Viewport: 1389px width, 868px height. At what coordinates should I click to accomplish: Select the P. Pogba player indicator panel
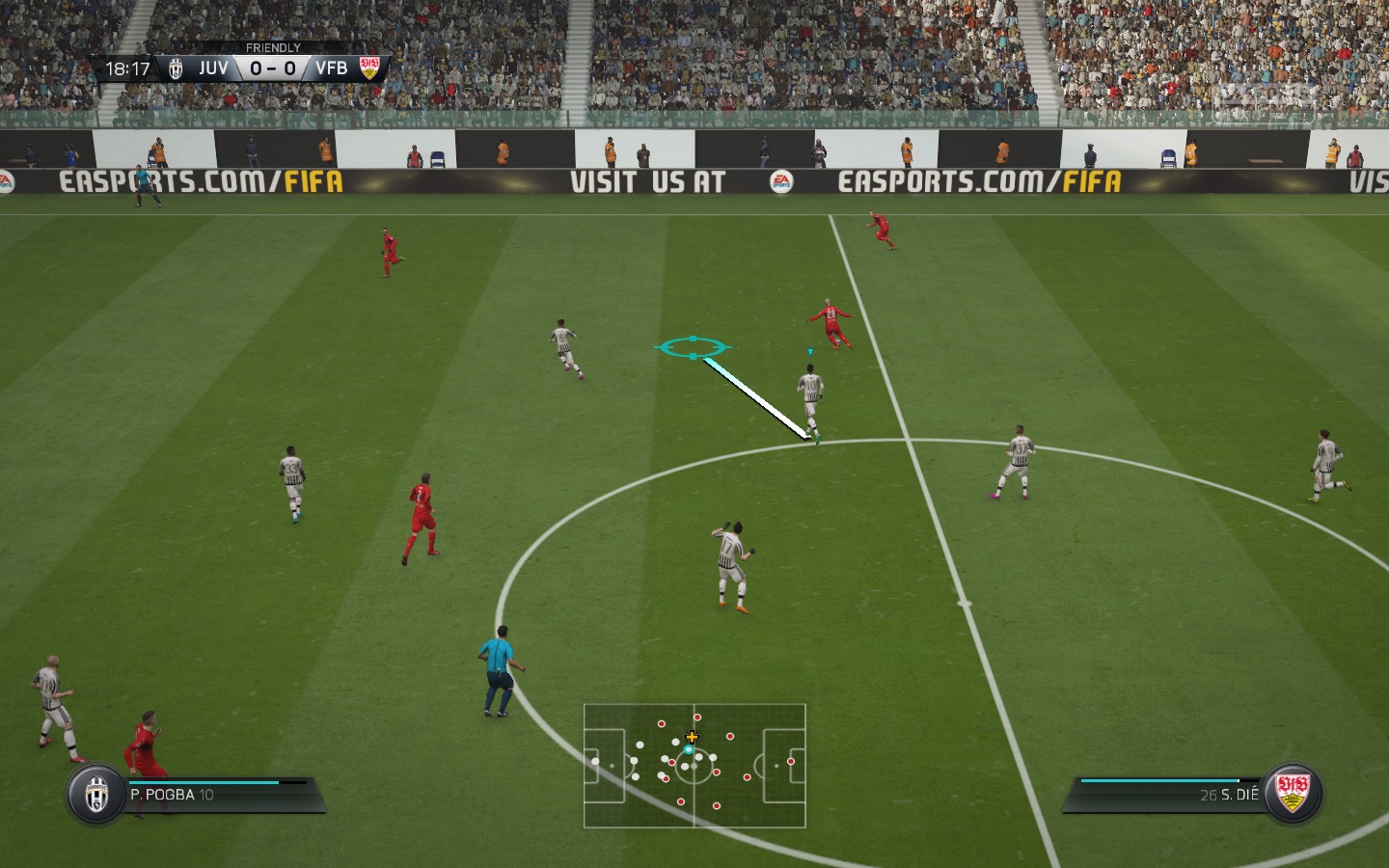[x=220, y=795]
